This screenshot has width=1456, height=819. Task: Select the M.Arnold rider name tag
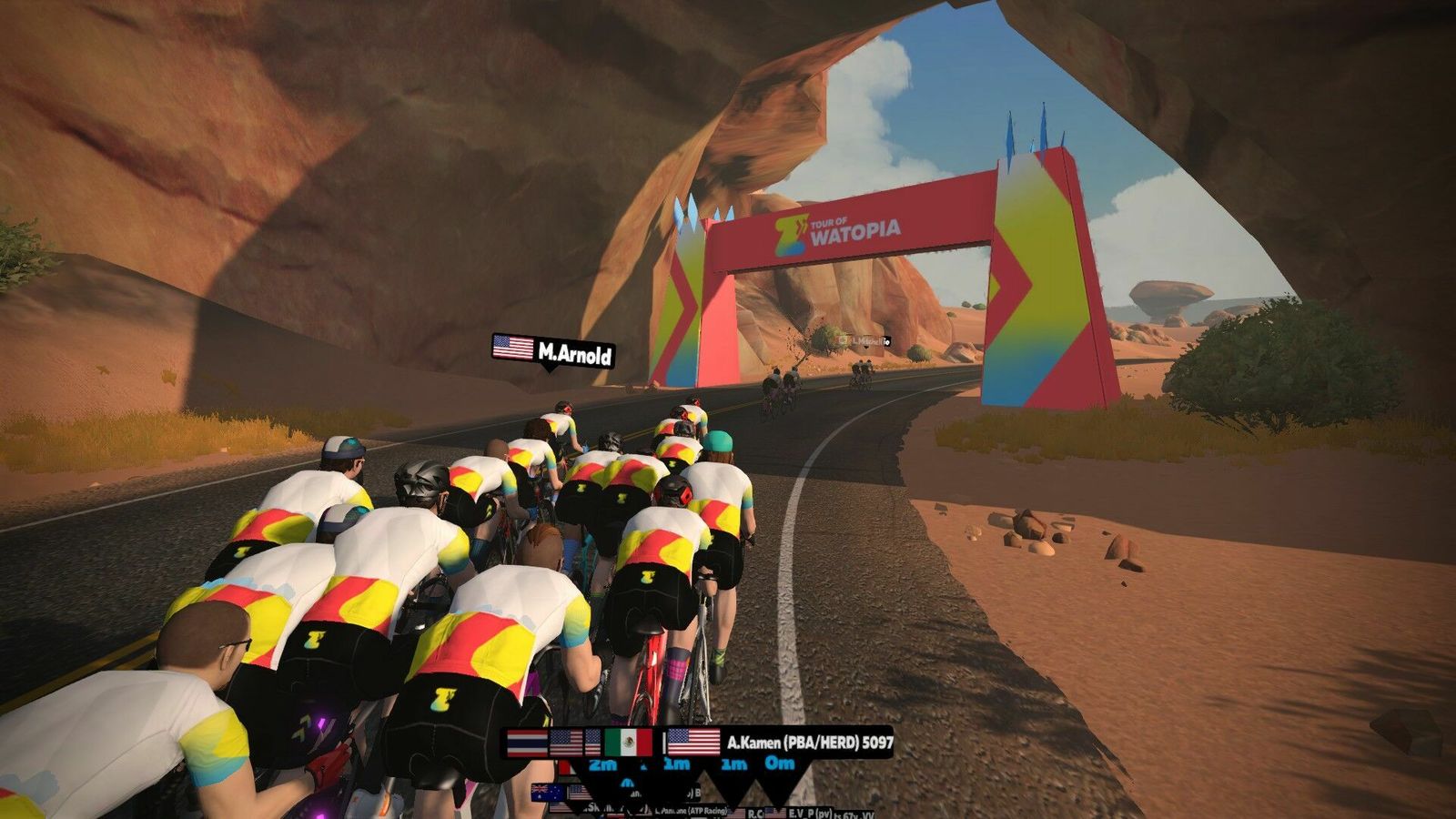(553, 351)
